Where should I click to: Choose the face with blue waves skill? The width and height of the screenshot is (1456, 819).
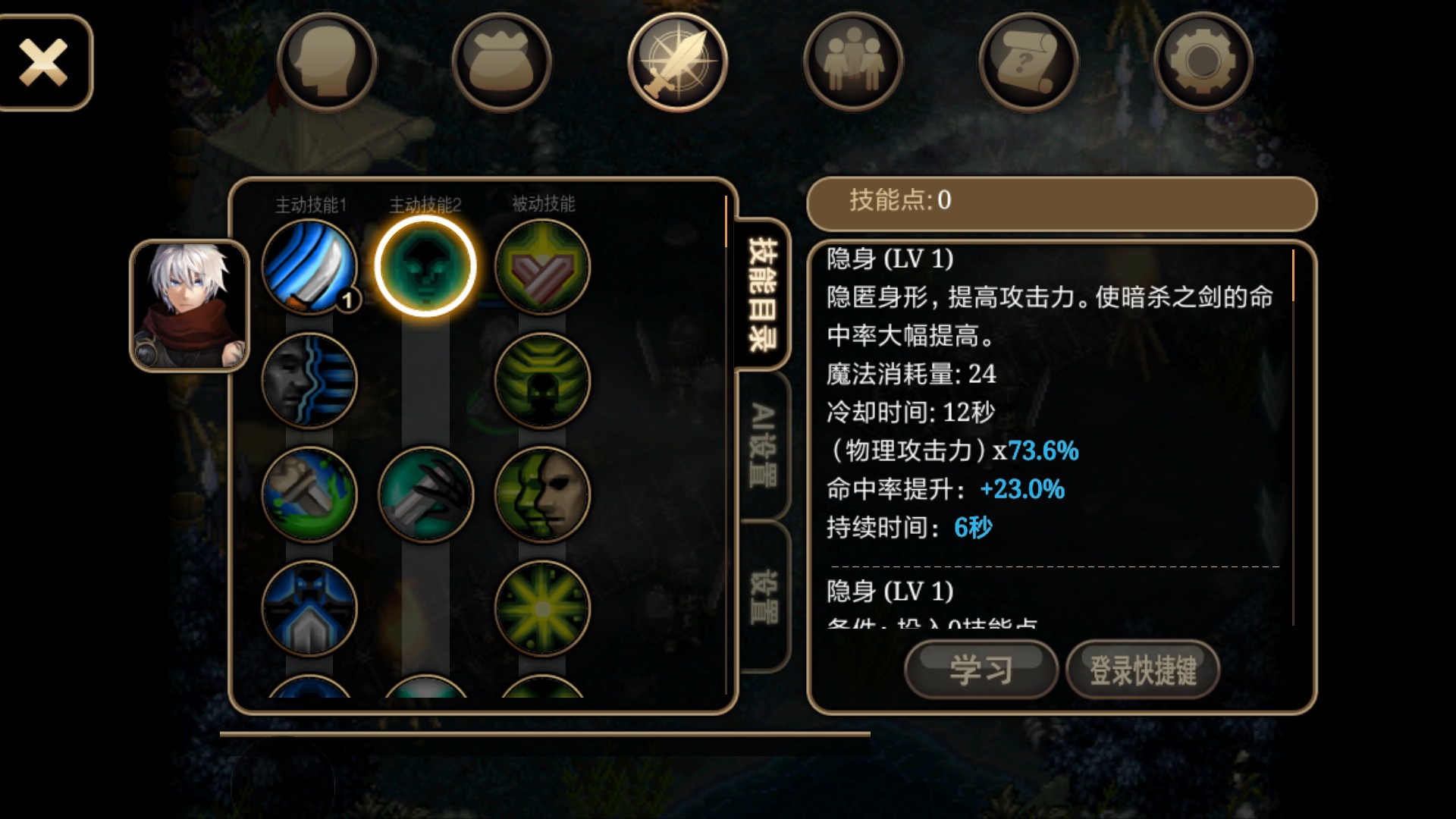pos(309,380)
